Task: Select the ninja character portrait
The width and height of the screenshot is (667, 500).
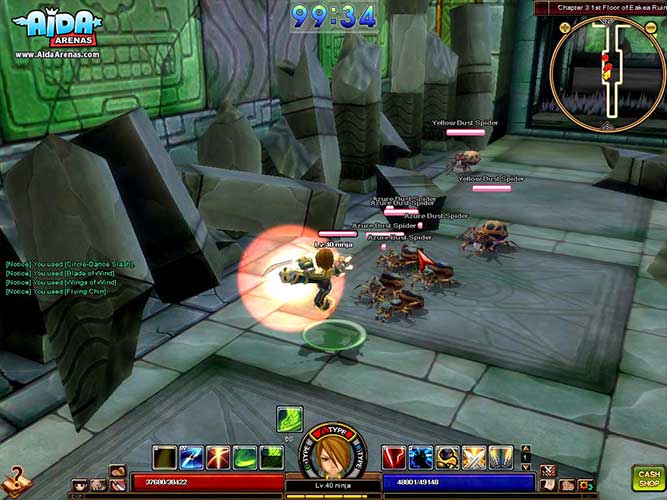Action: pos(332,456)
